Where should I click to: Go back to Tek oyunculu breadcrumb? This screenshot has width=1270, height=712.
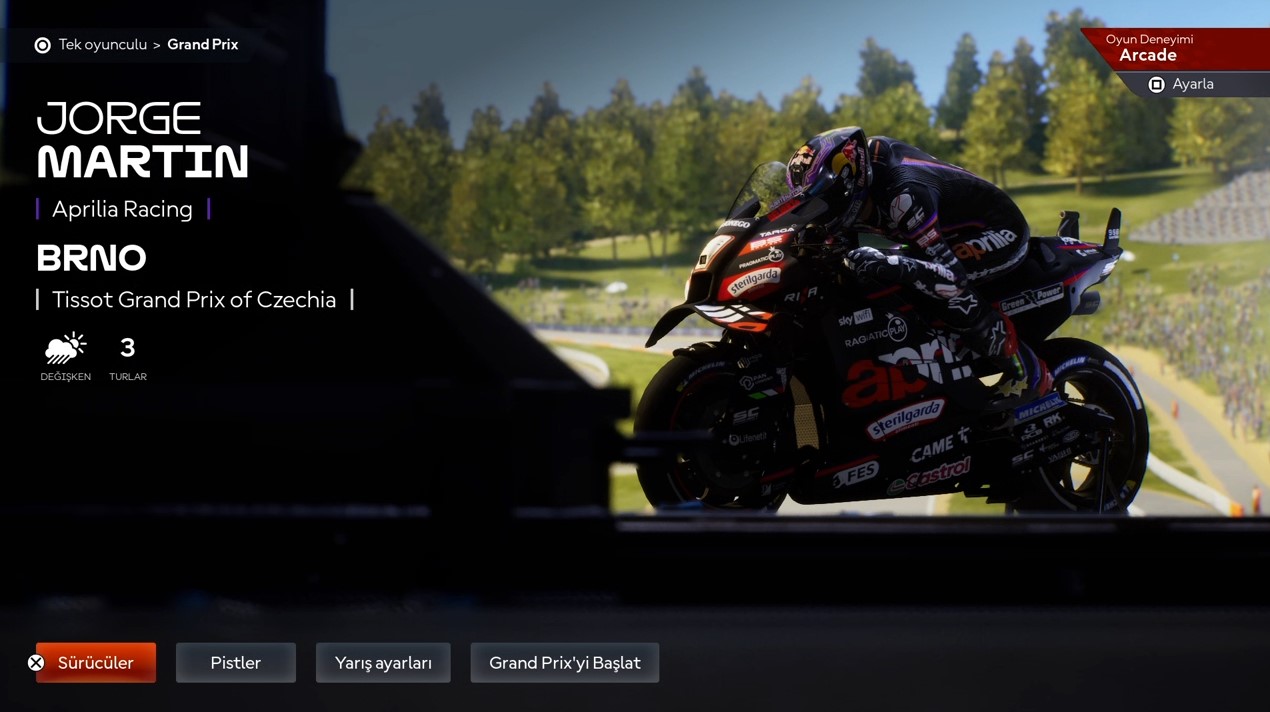coord(102,45)
